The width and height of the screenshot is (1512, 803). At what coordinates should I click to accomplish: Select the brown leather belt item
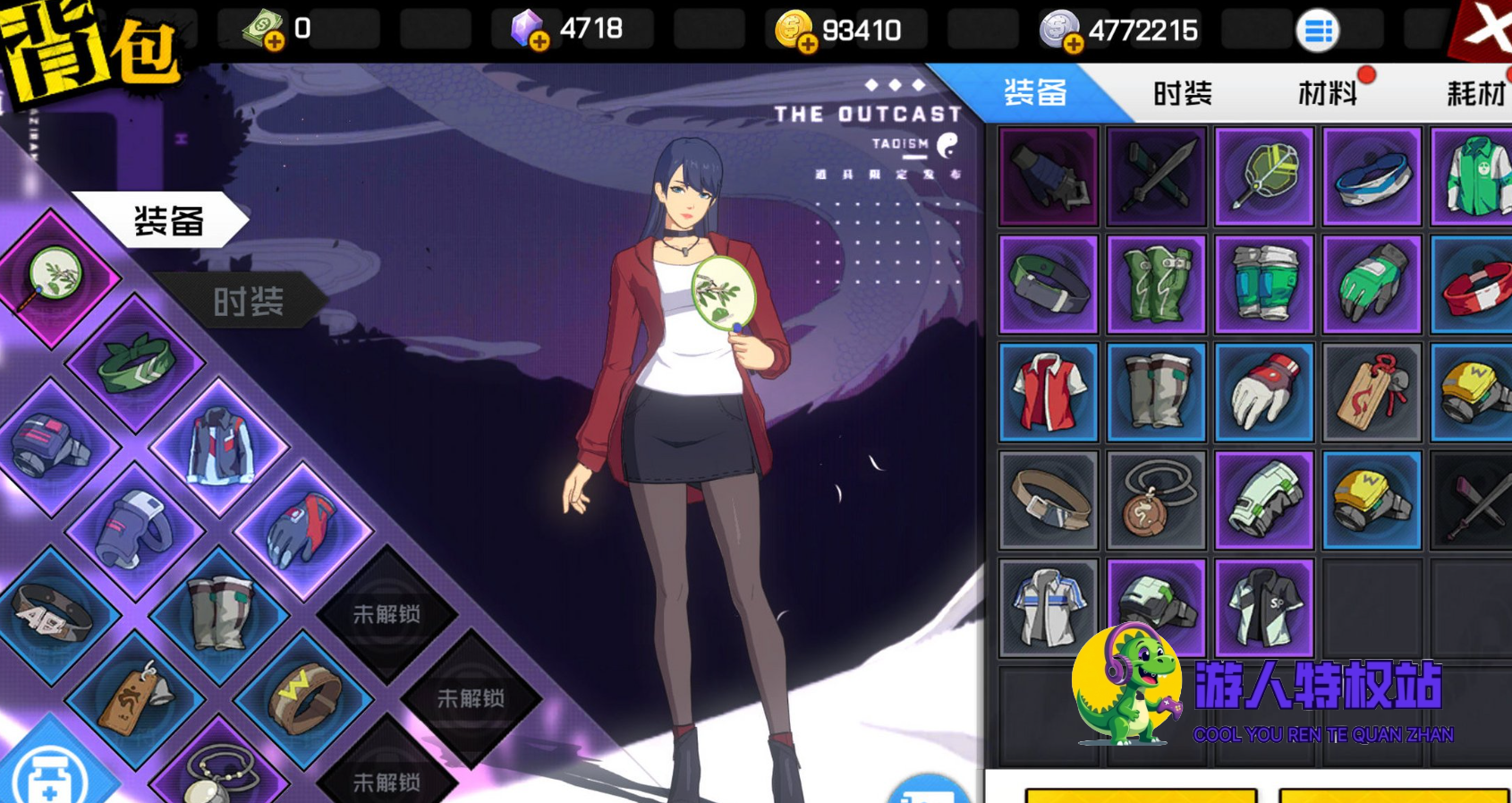[x=1049, y=500]
